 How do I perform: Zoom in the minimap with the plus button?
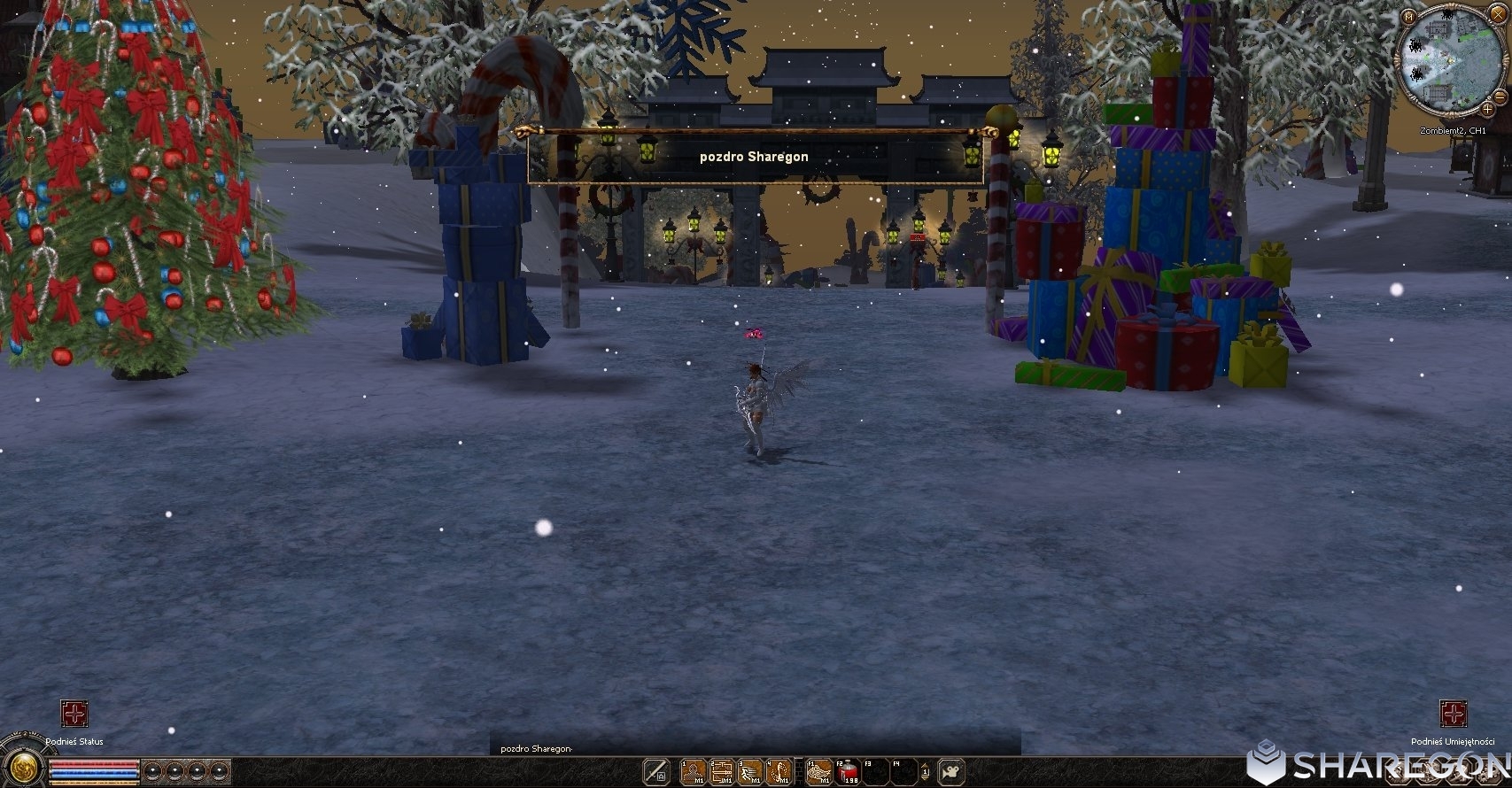click(1486, 109)
